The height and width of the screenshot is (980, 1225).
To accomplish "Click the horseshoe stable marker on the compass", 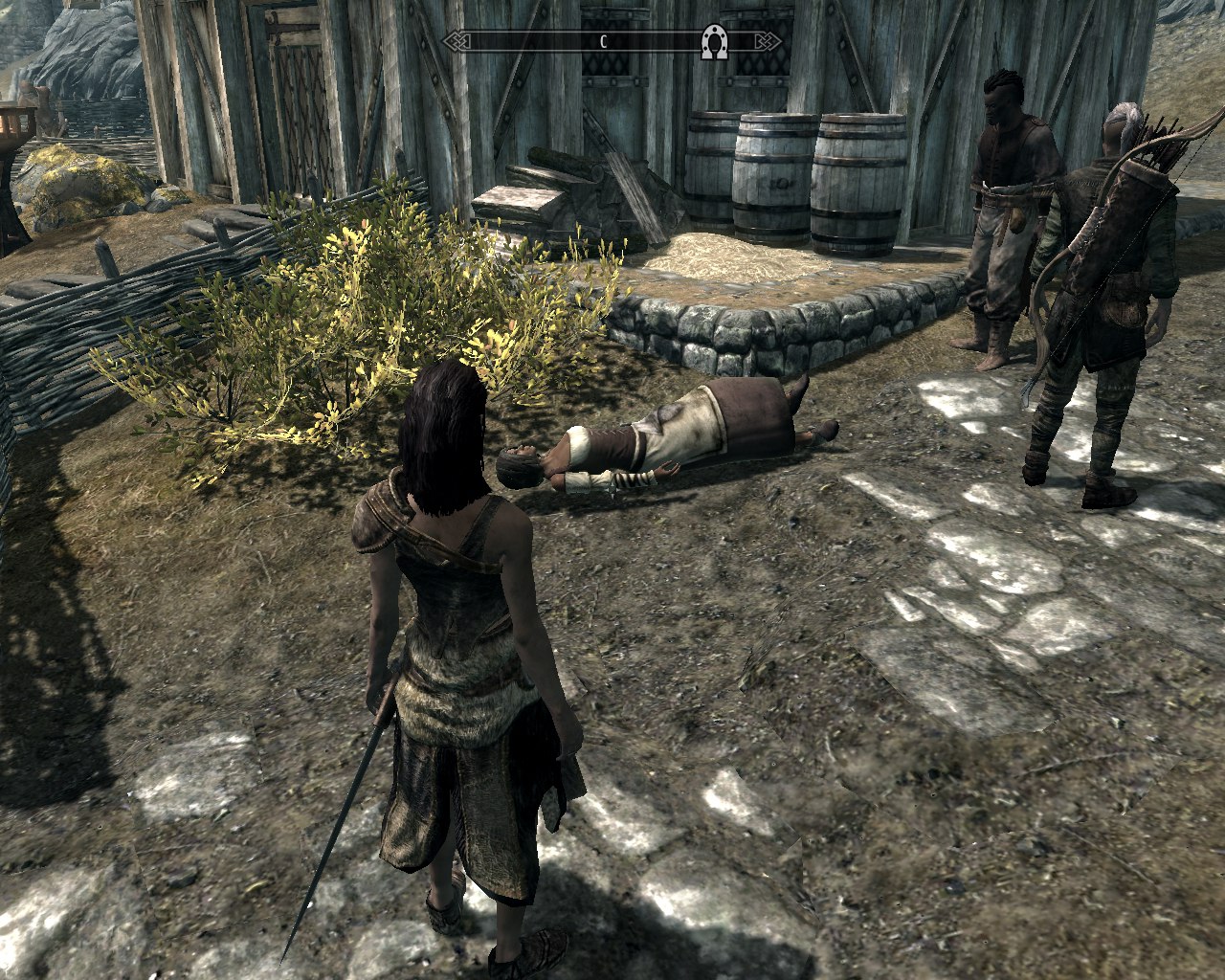I will (x=713, y=42).
